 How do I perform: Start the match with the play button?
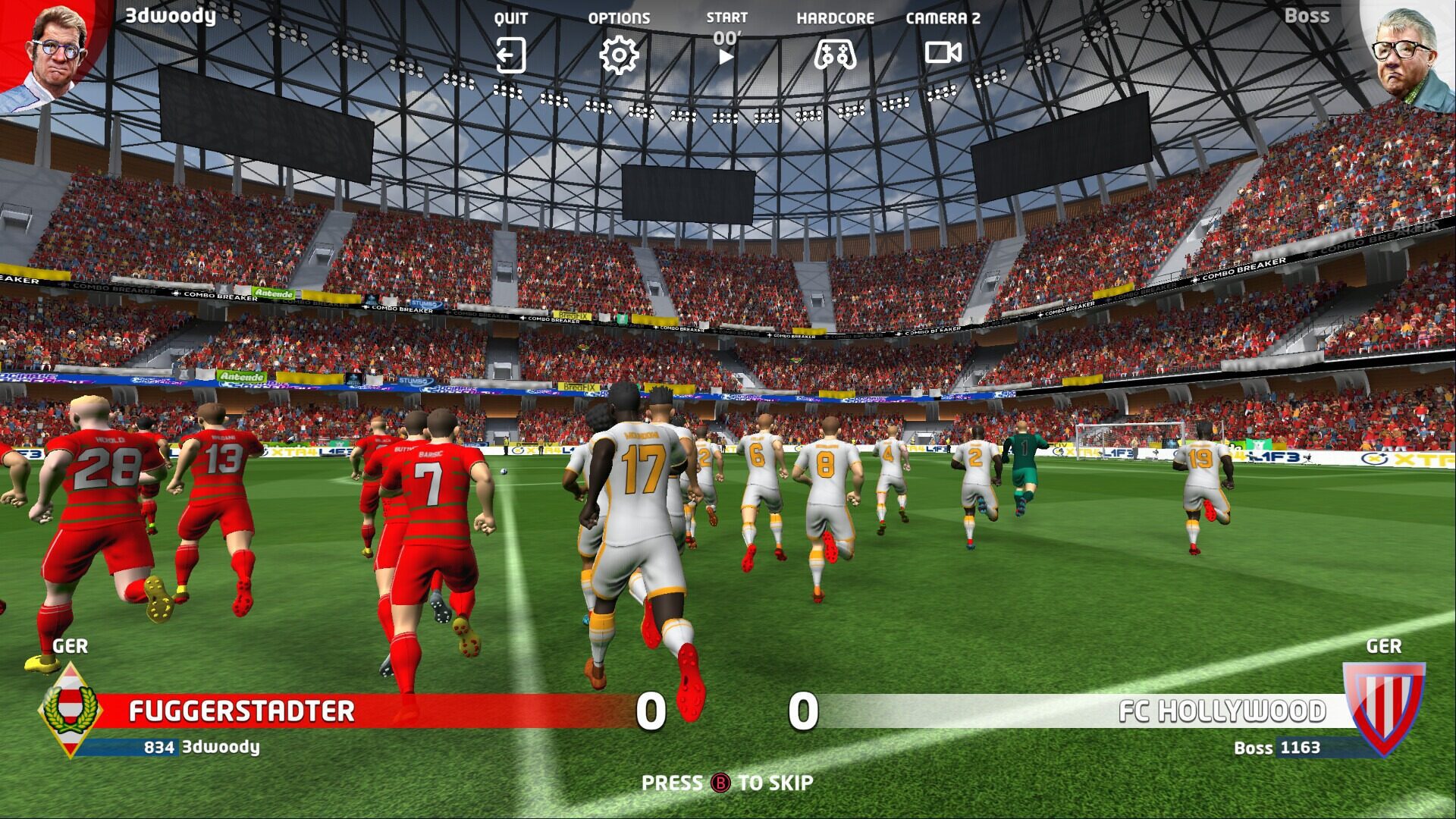[726, 56]
